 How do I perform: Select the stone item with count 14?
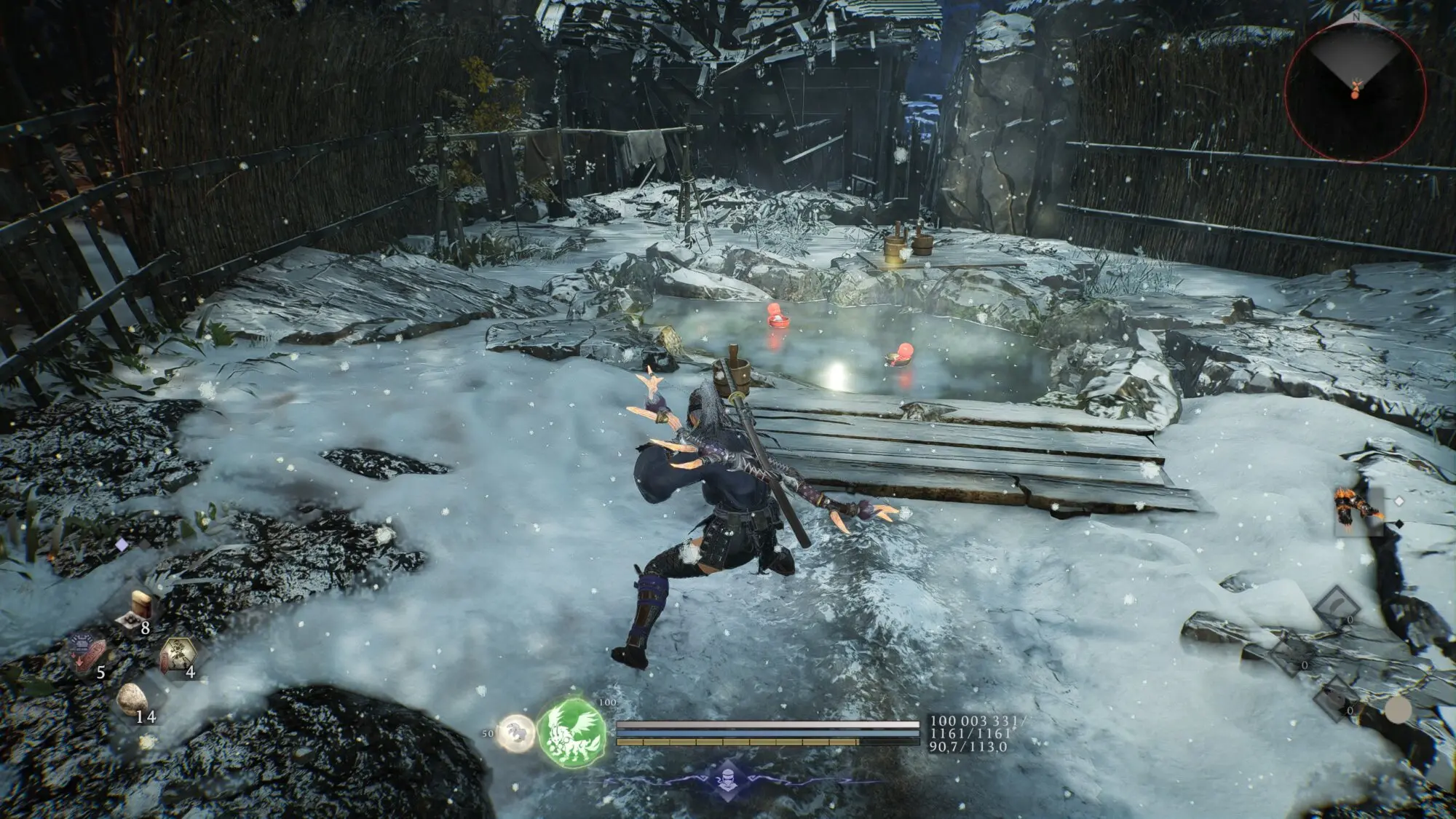click(x=133, y=700)
